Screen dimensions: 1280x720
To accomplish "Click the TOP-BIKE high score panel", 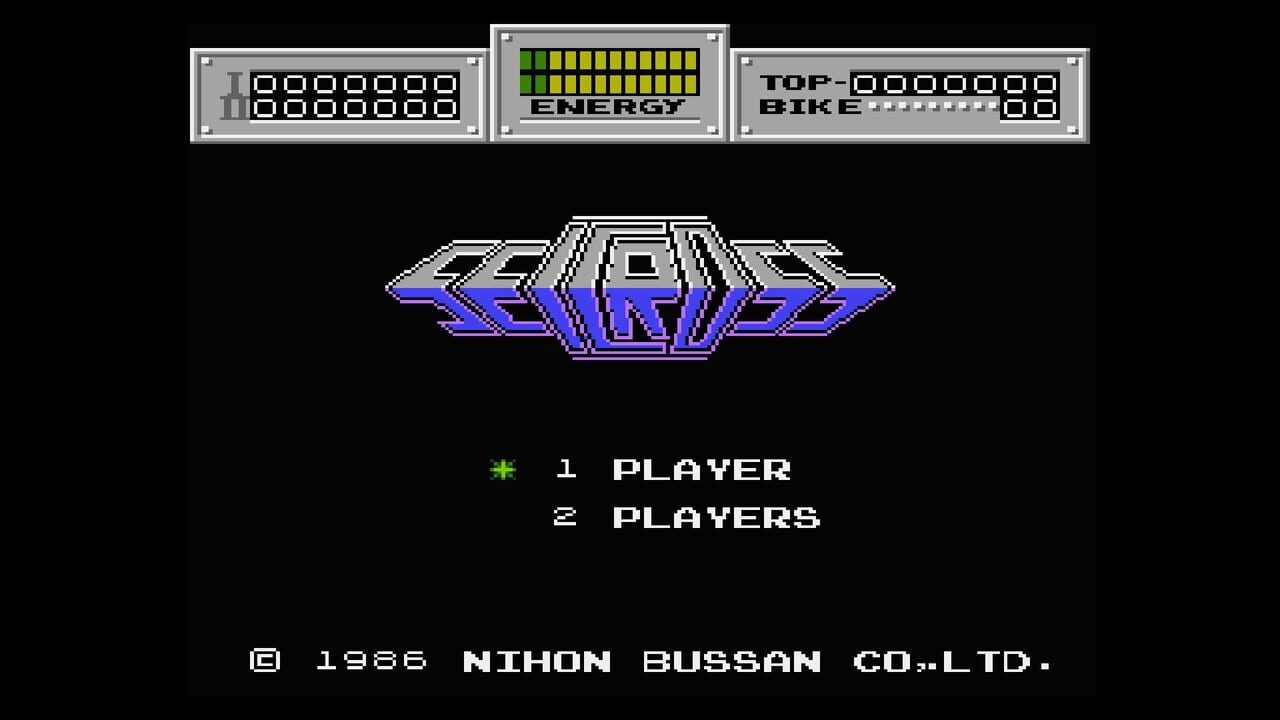I will [908, 90].
